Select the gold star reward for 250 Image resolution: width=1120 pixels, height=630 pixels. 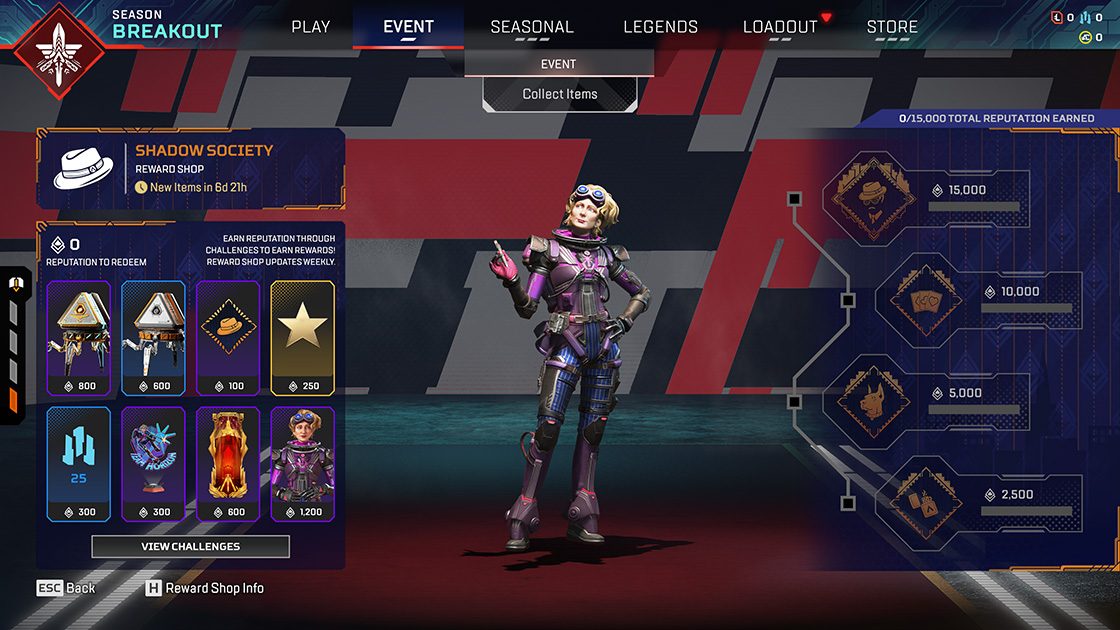(x=302, y=337)
